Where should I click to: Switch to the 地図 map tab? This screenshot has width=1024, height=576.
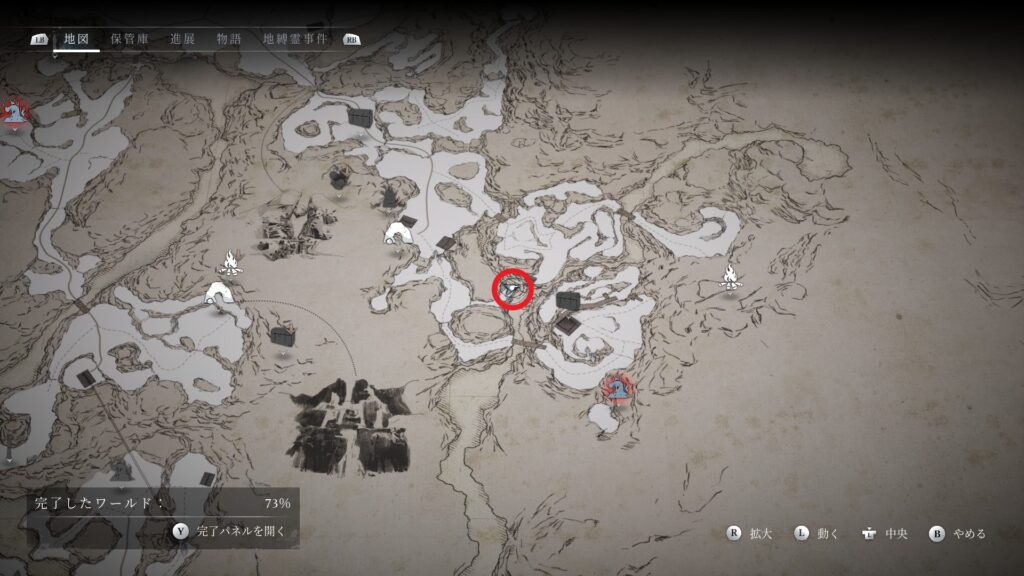point(76,39)
